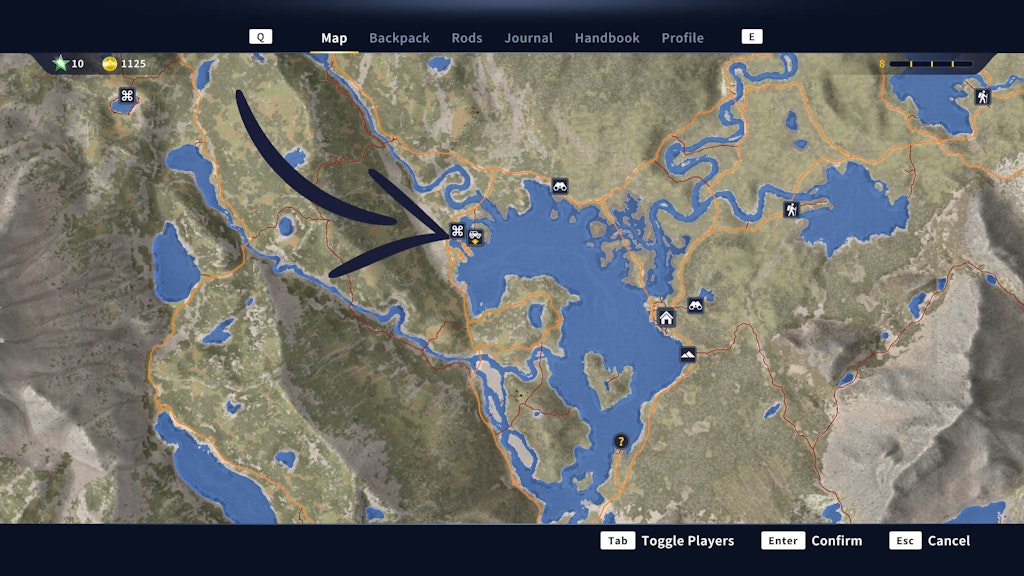The height and width of the screenshot is (576, 1024).
Task: View the Profile tab
Action: pos(682,38)
